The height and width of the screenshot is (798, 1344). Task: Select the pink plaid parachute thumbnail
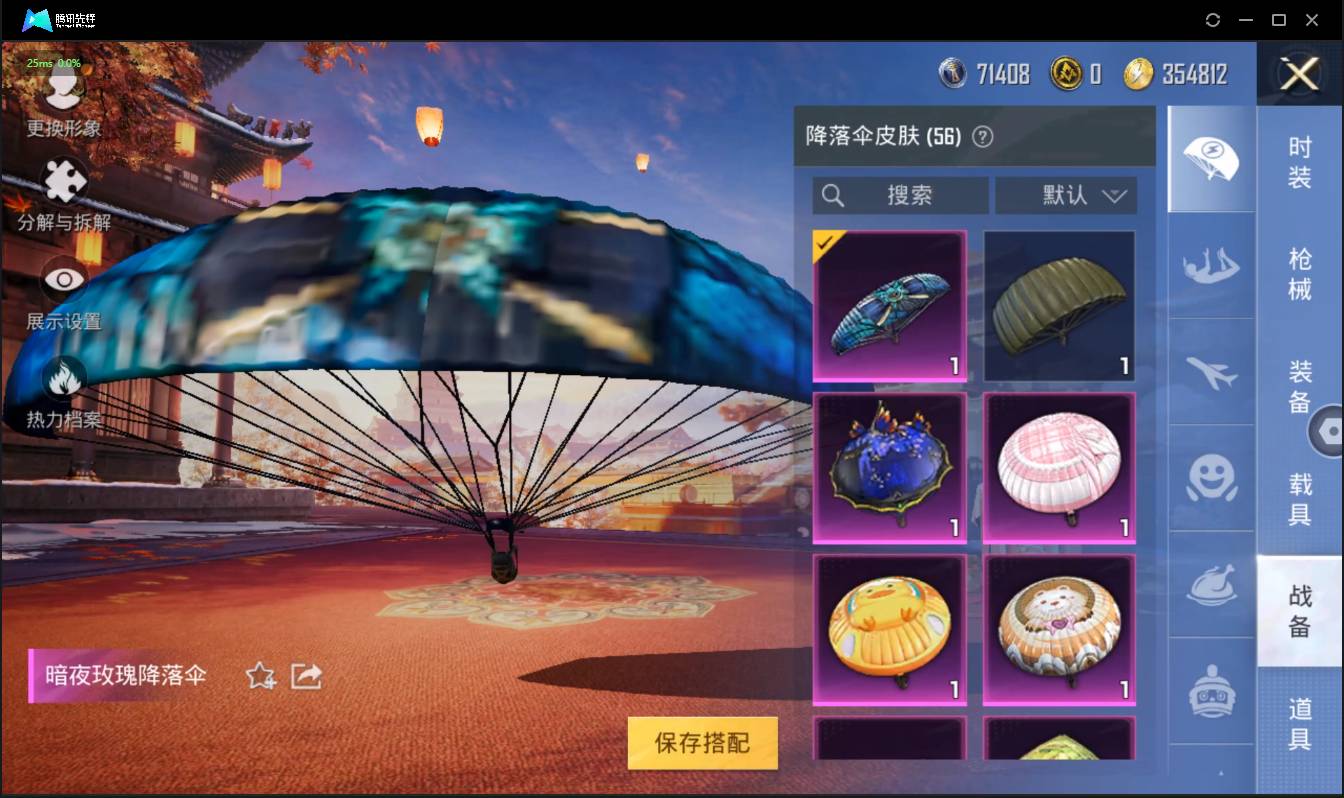coord(1058,466)
